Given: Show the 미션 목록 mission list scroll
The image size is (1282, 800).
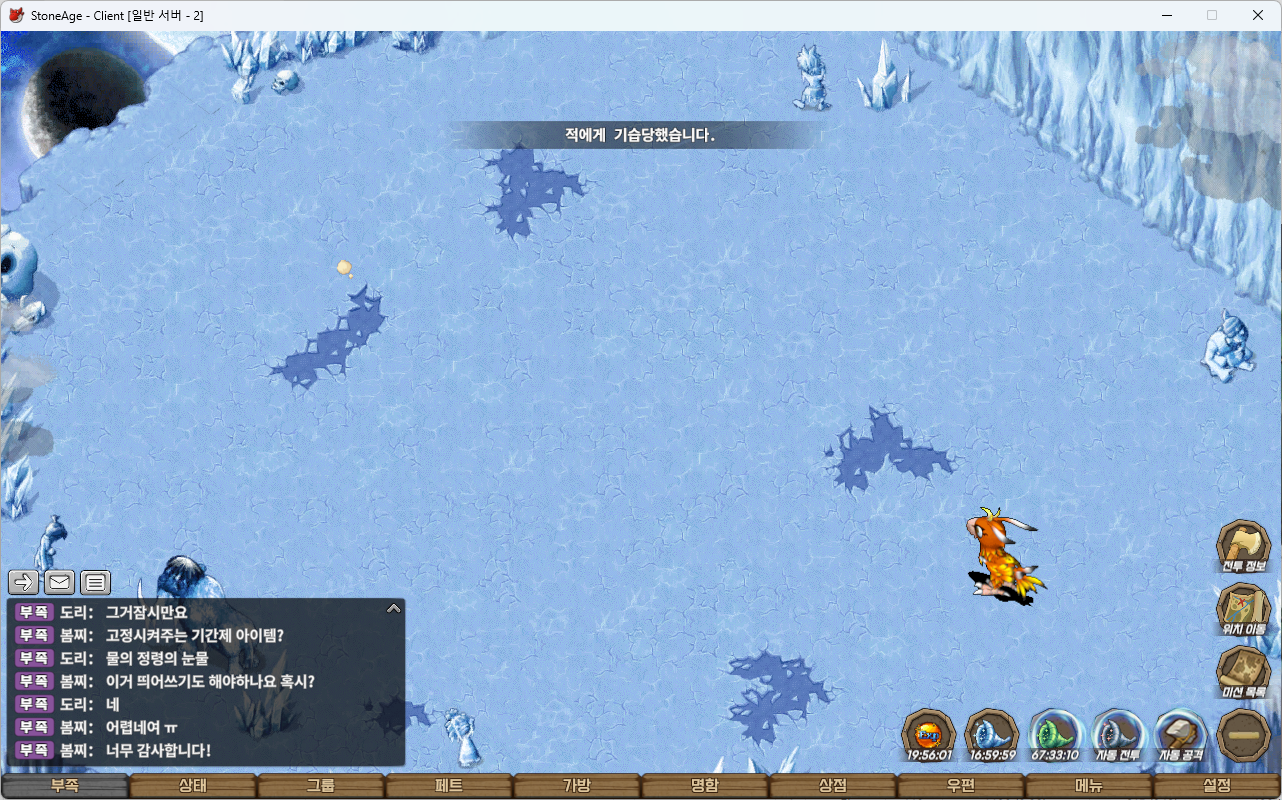Looking at the screenshot, I should pos(1243,672).
